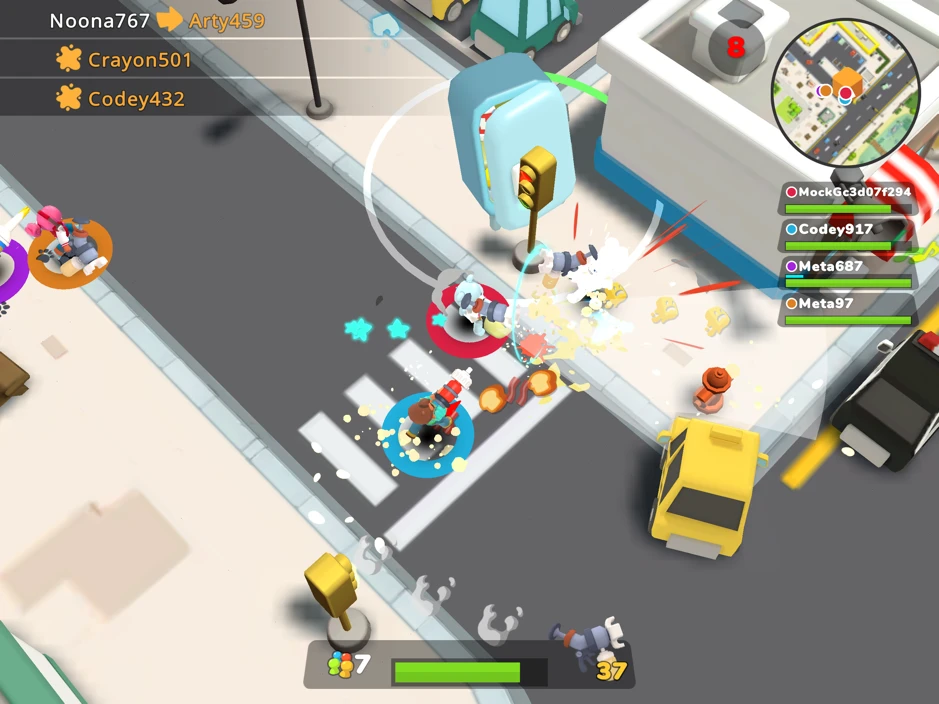Tap the weapon icon beside the 37 count

click(x=588, y=641)
